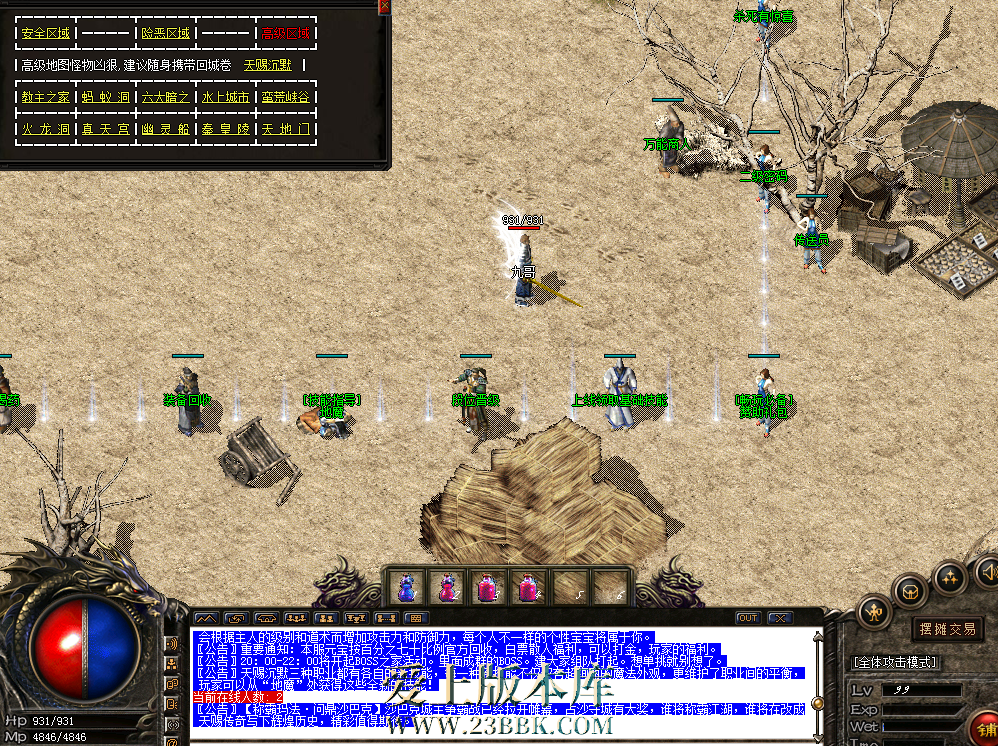The height and width of the screenshot is (746, 998).
Task: Teleport to 教主之家
Action: click(46, 97)
